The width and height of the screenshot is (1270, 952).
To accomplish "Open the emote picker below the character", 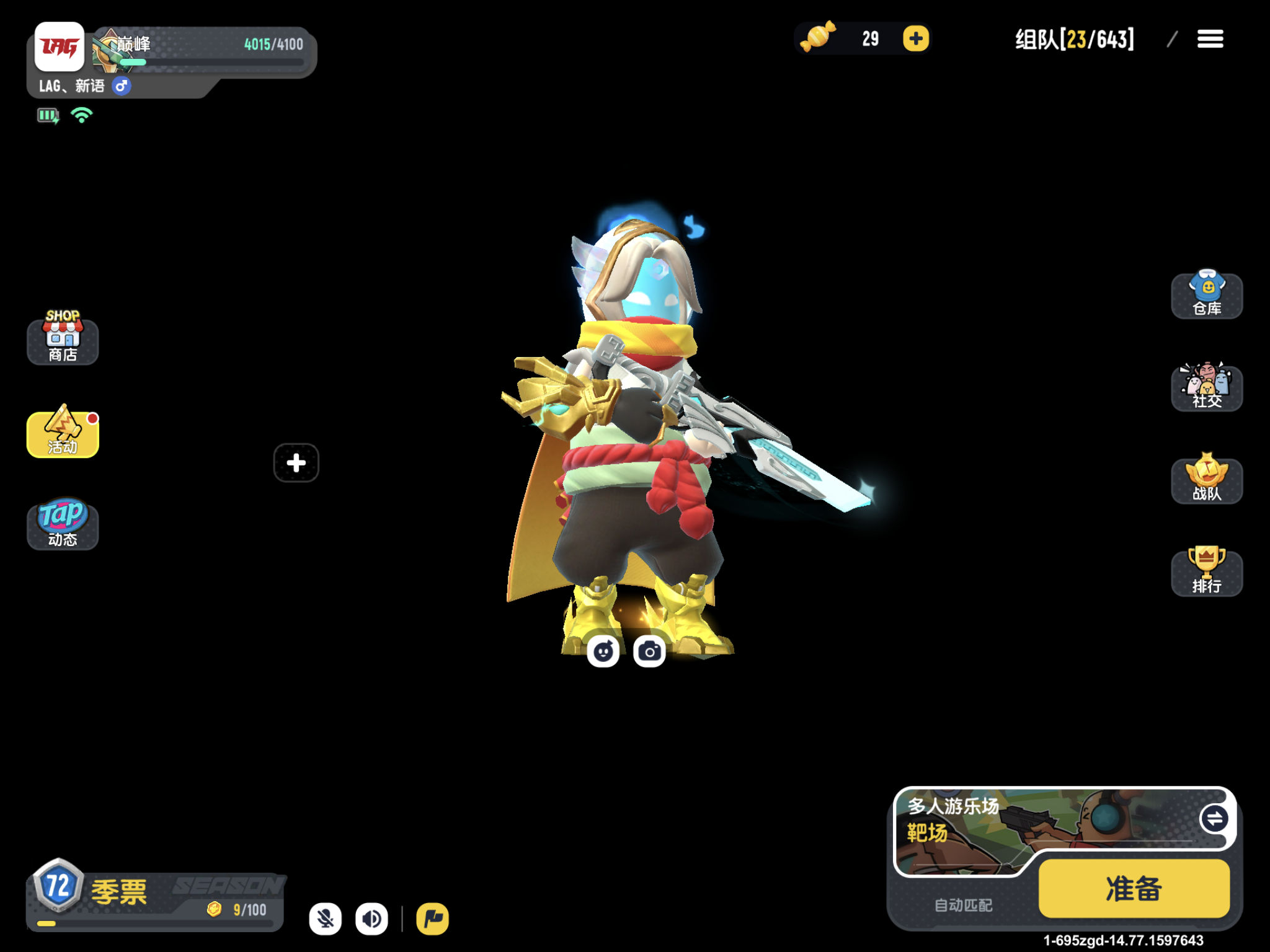I will tap(603, 651).
